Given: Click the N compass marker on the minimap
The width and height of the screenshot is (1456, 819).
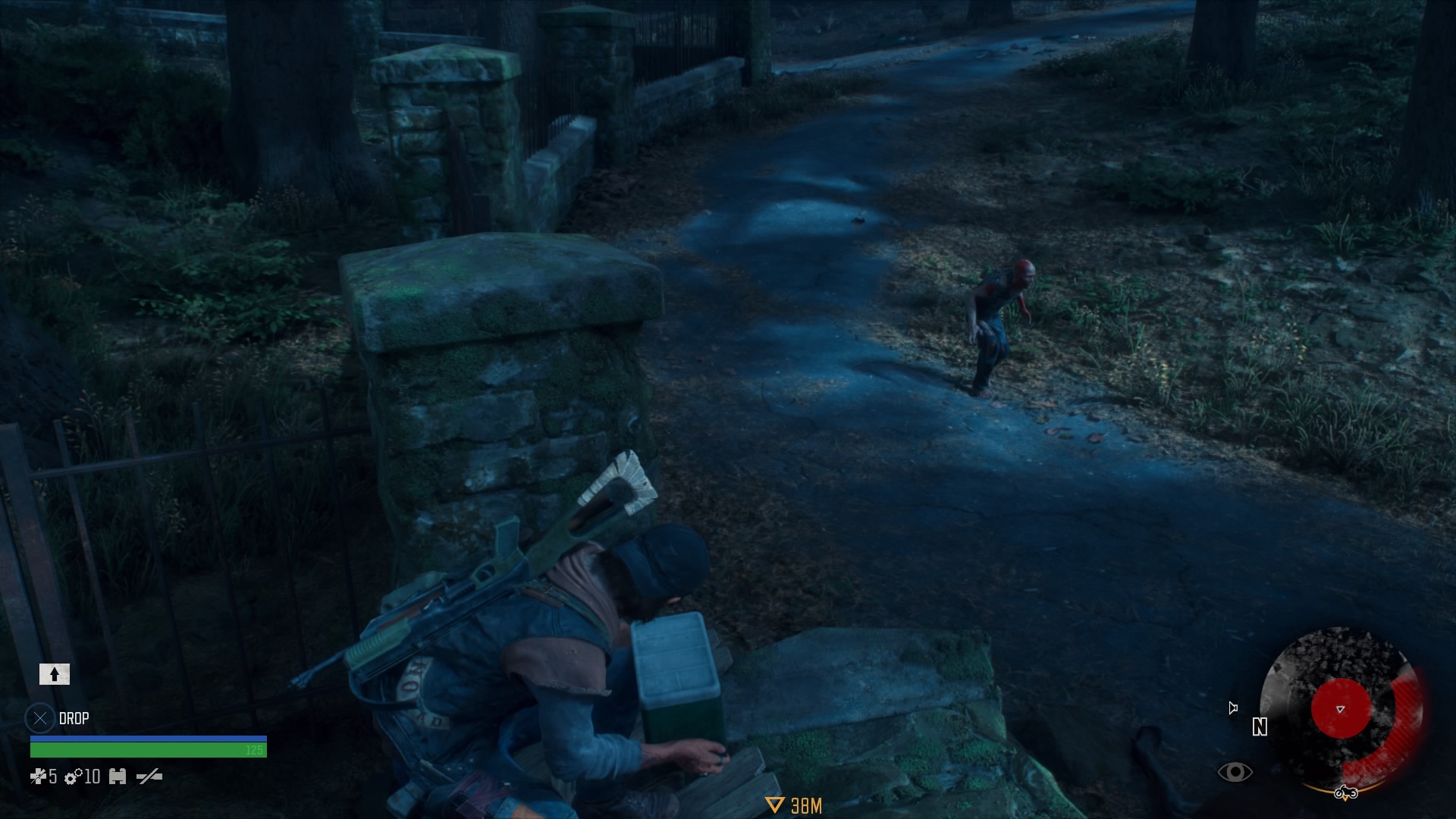Looking at the screenshot, I should 1260,726.
